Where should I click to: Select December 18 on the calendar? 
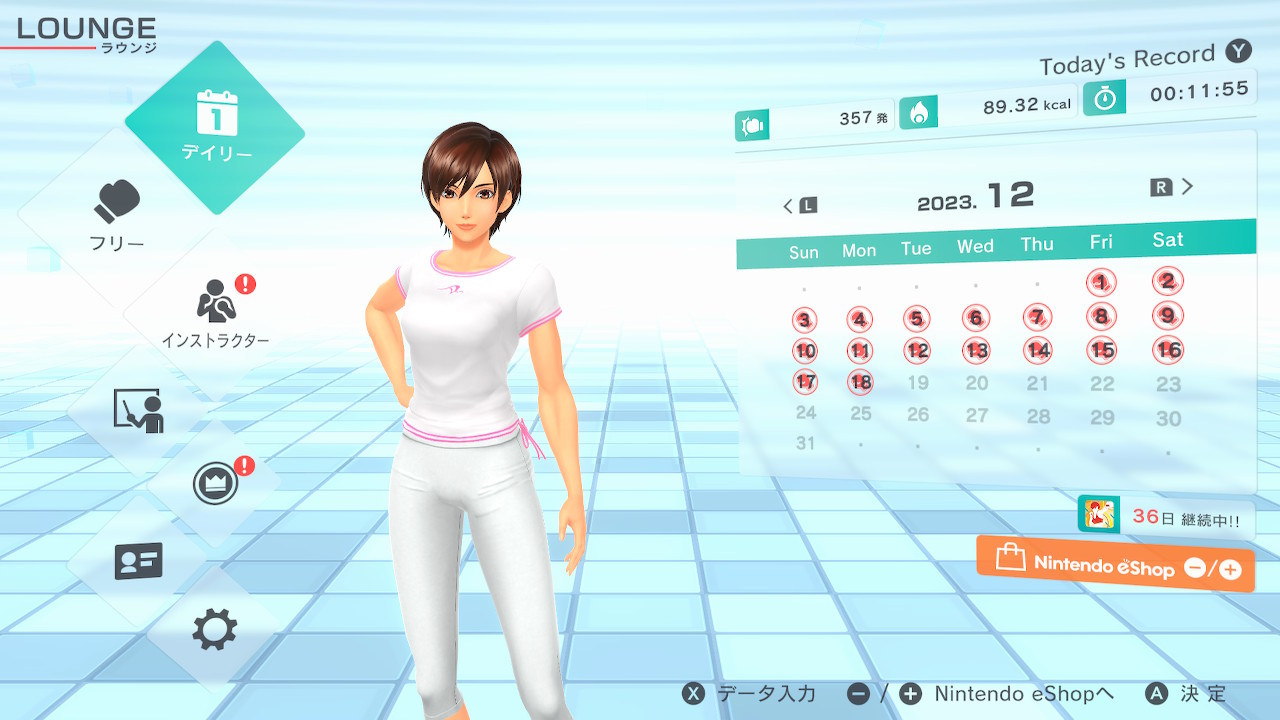pyautogui.click(x=860, y=382)
